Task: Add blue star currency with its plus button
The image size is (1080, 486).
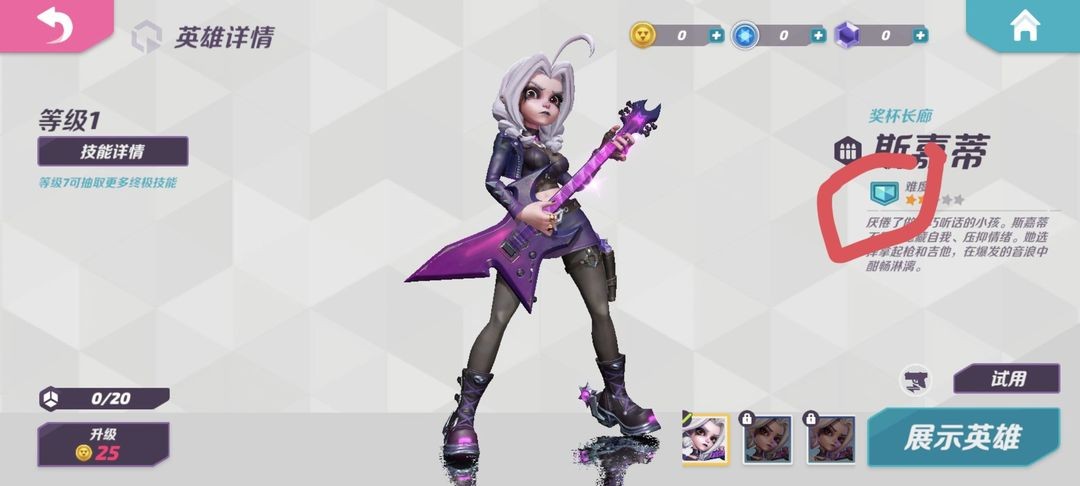Action: click(x=818, y=36)
